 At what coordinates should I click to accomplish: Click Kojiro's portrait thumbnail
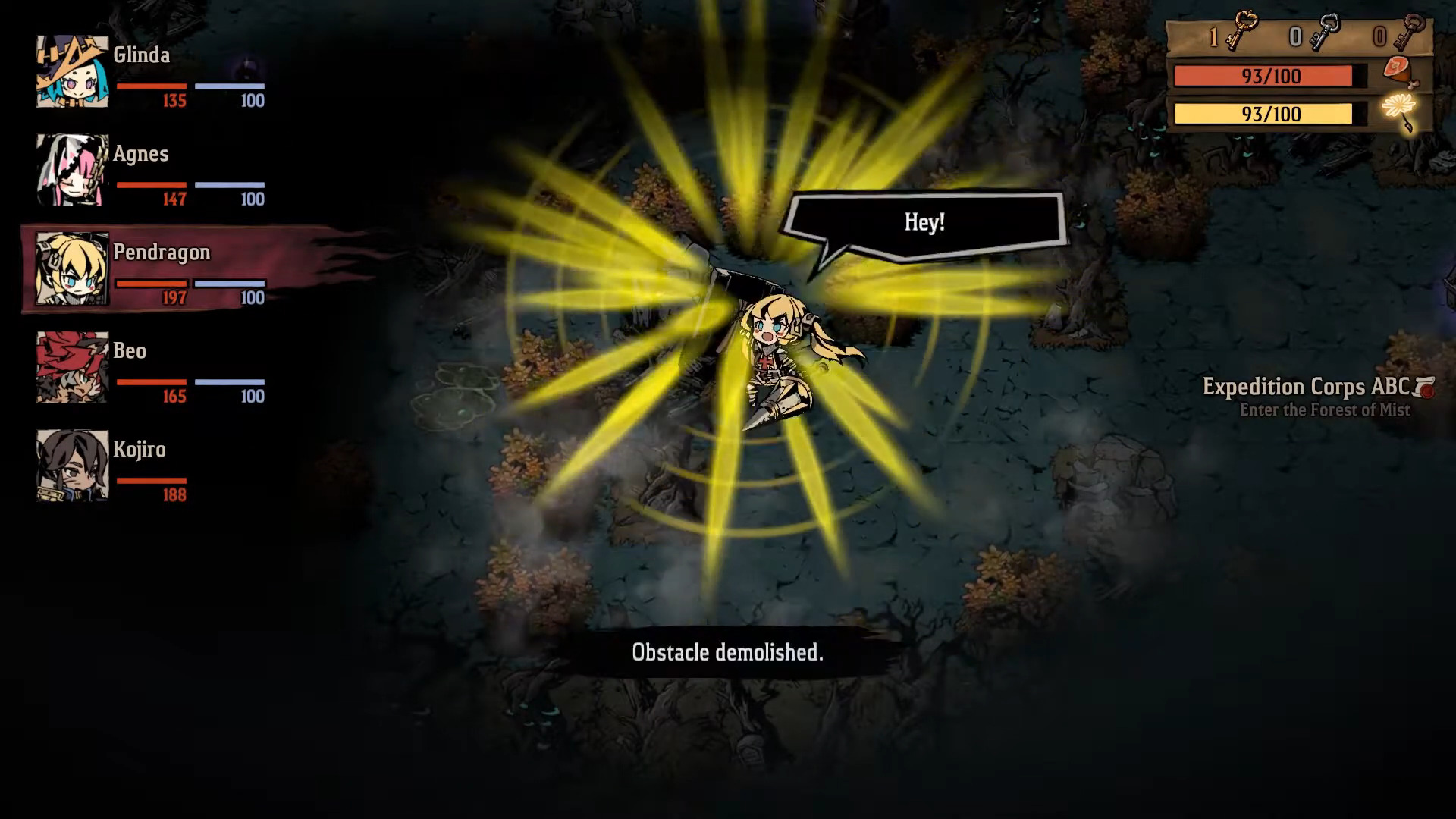click(72, 466)
